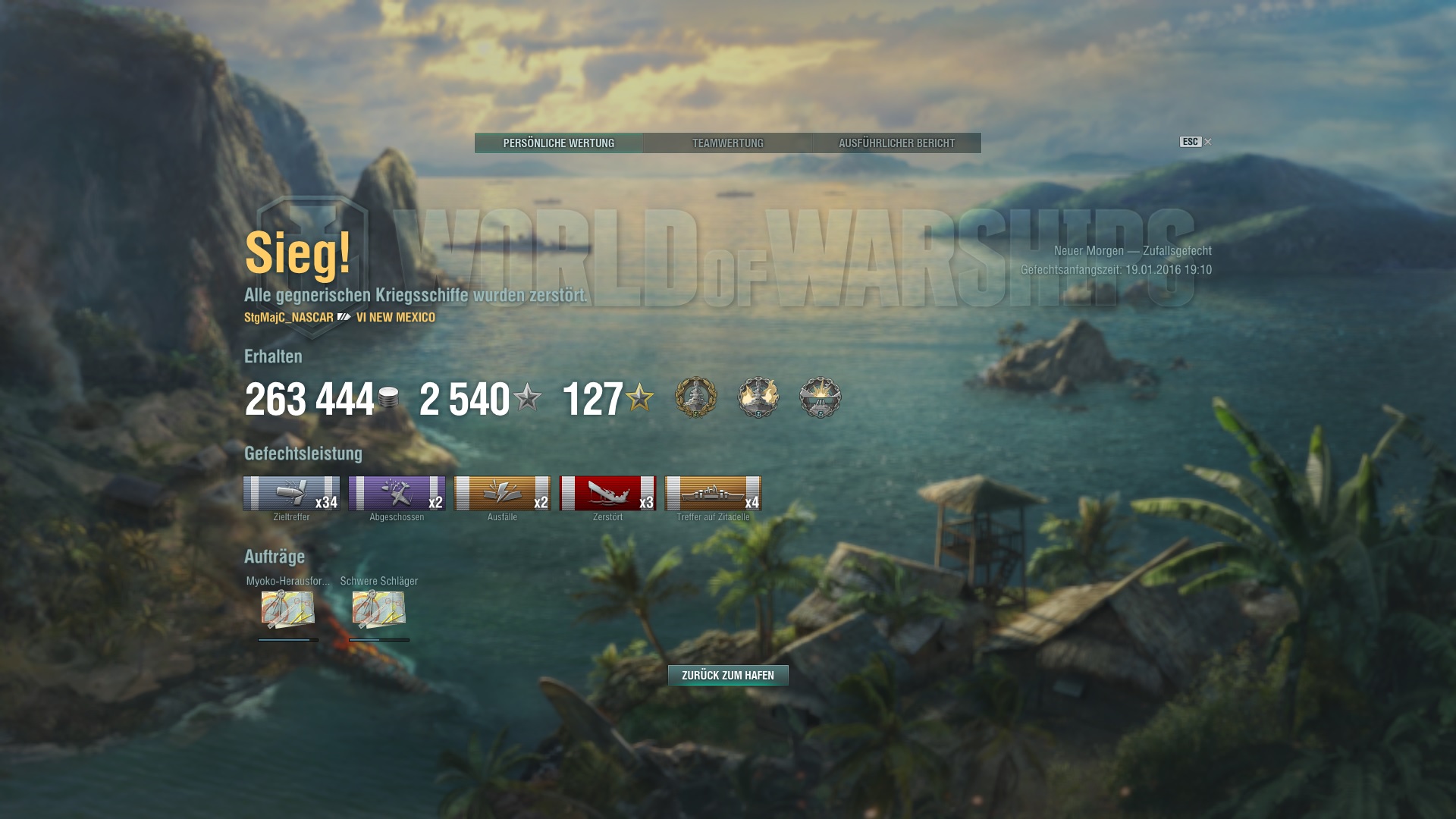1456x819 pixels.
Task: Select the red Zerstört ribbon
Action: tap(607, 494)
